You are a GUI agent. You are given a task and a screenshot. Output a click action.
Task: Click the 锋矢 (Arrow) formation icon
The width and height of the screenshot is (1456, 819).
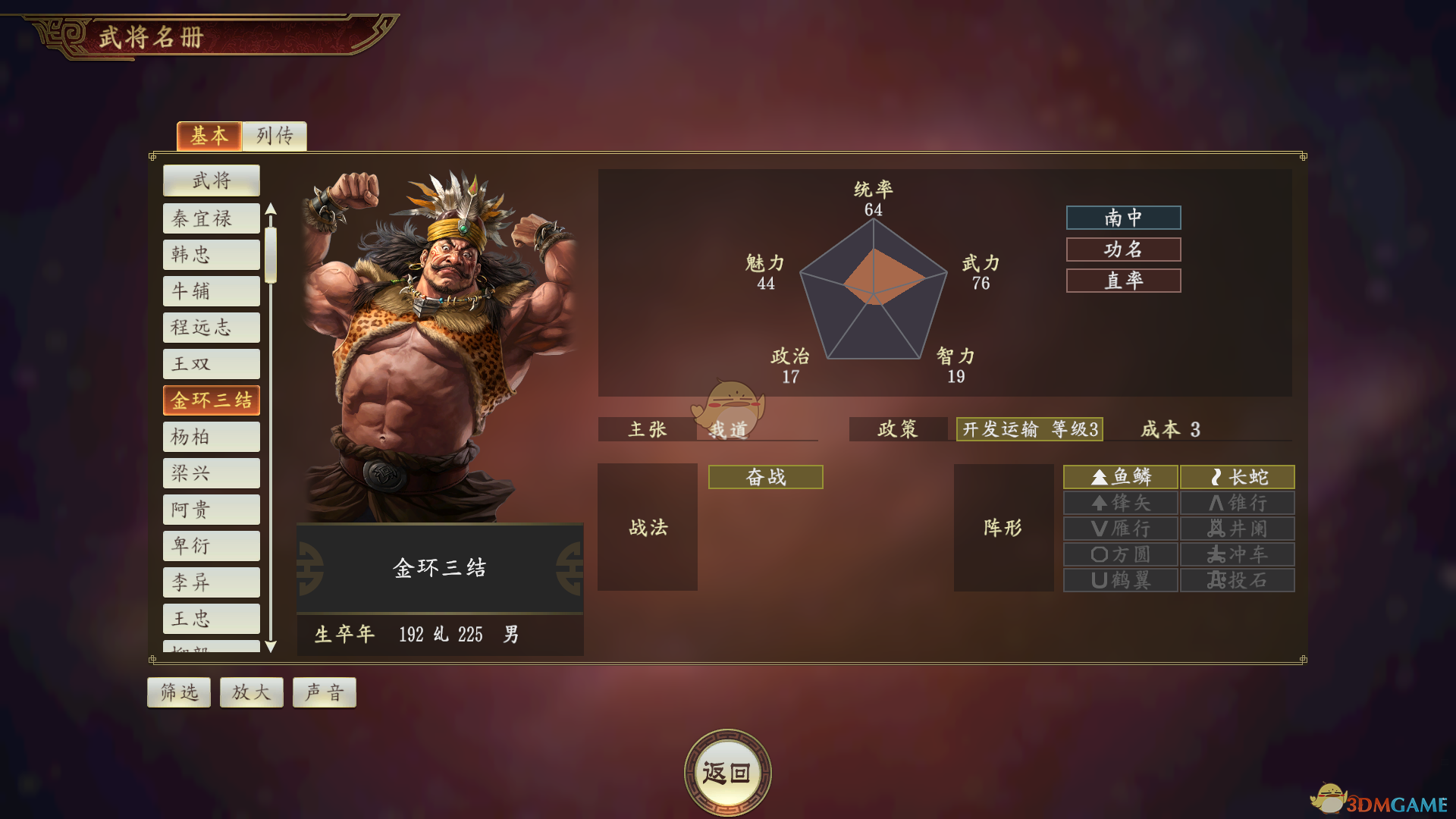[x=1120, y=503]
